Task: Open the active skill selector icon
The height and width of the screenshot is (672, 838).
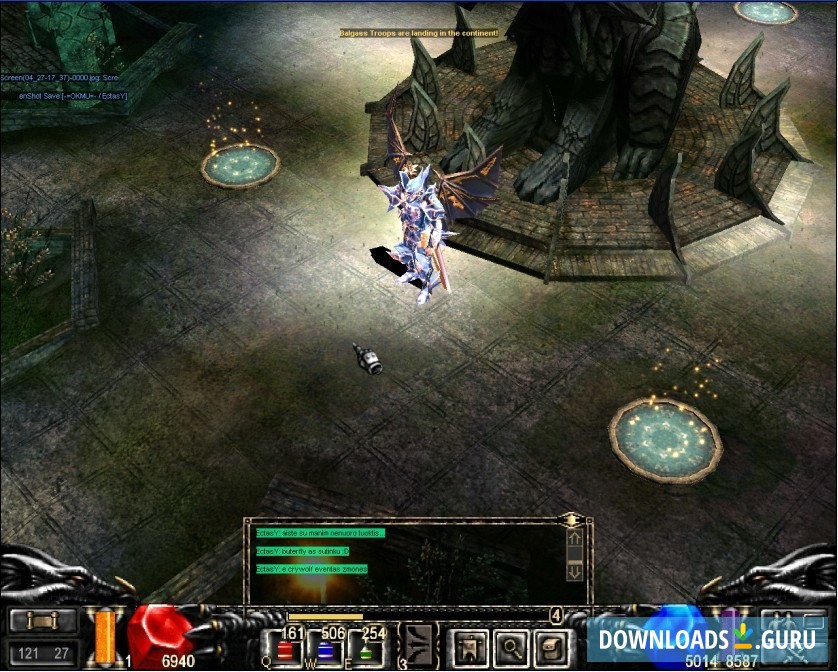Action: [x=417, y=645]
